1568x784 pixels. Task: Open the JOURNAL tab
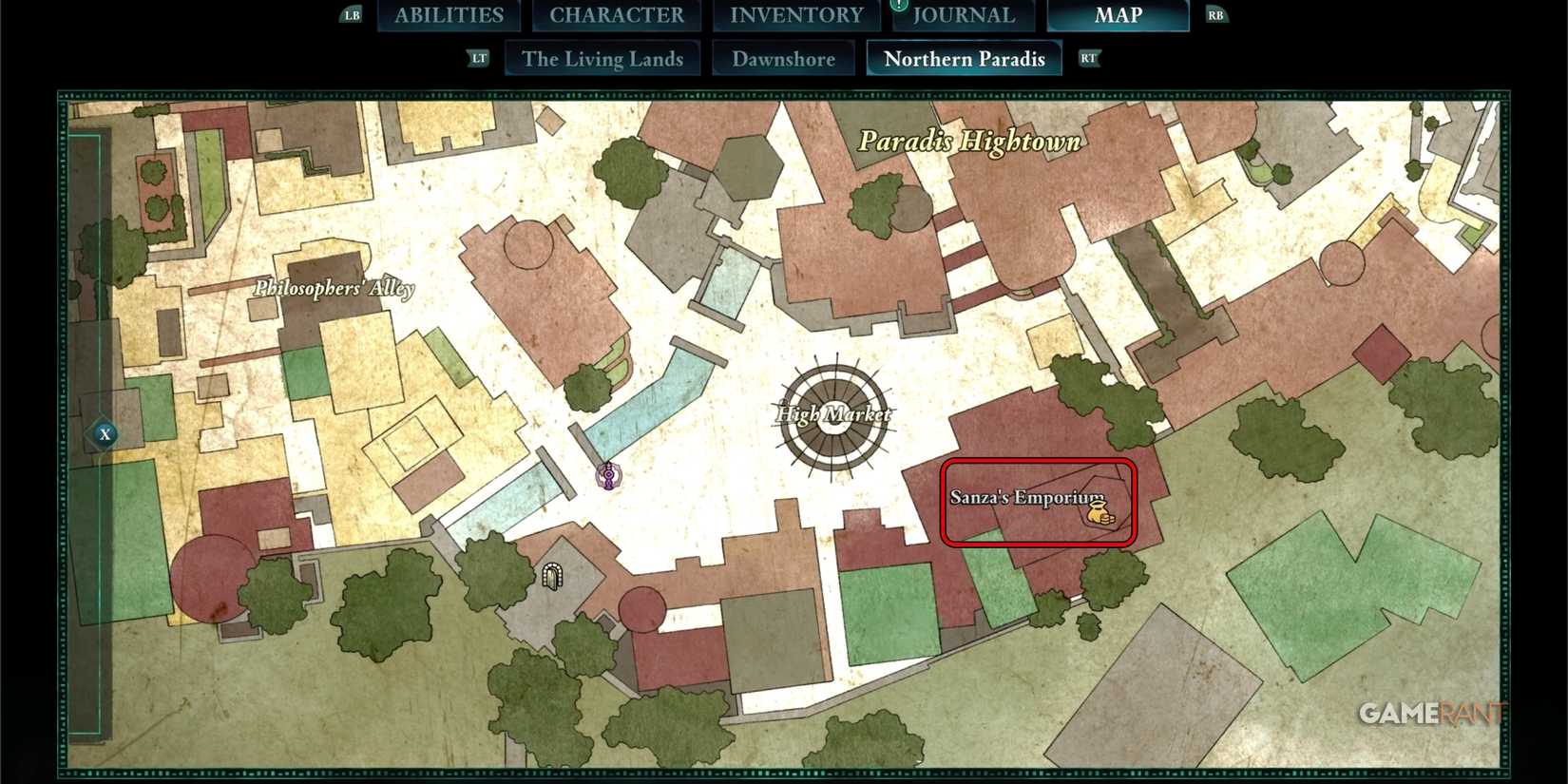tap(963, 14)
